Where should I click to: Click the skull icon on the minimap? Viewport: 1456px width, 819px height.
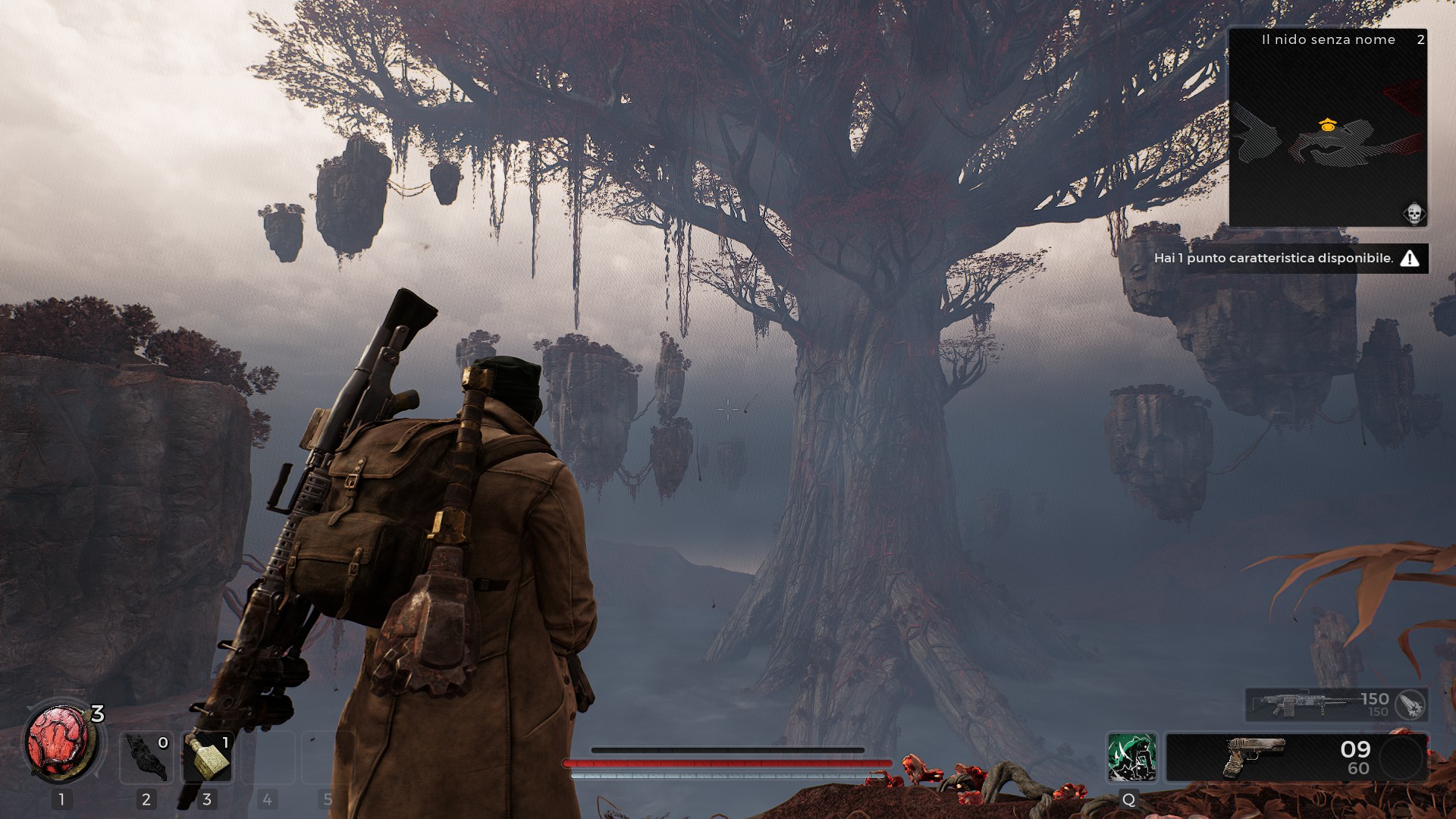click(1414, 214)
